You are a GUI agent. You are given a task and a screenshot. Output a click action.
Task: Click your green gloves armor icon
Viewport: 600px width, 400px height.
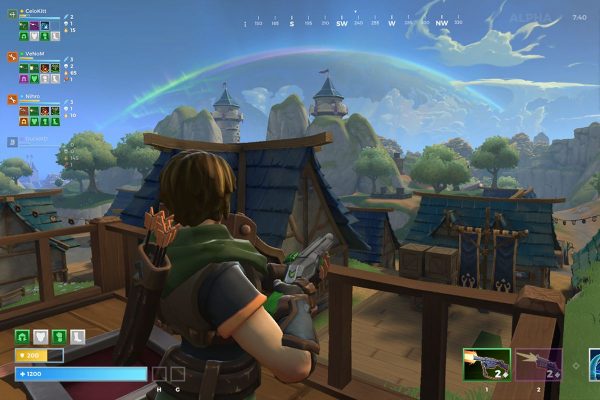coord(60,336)
